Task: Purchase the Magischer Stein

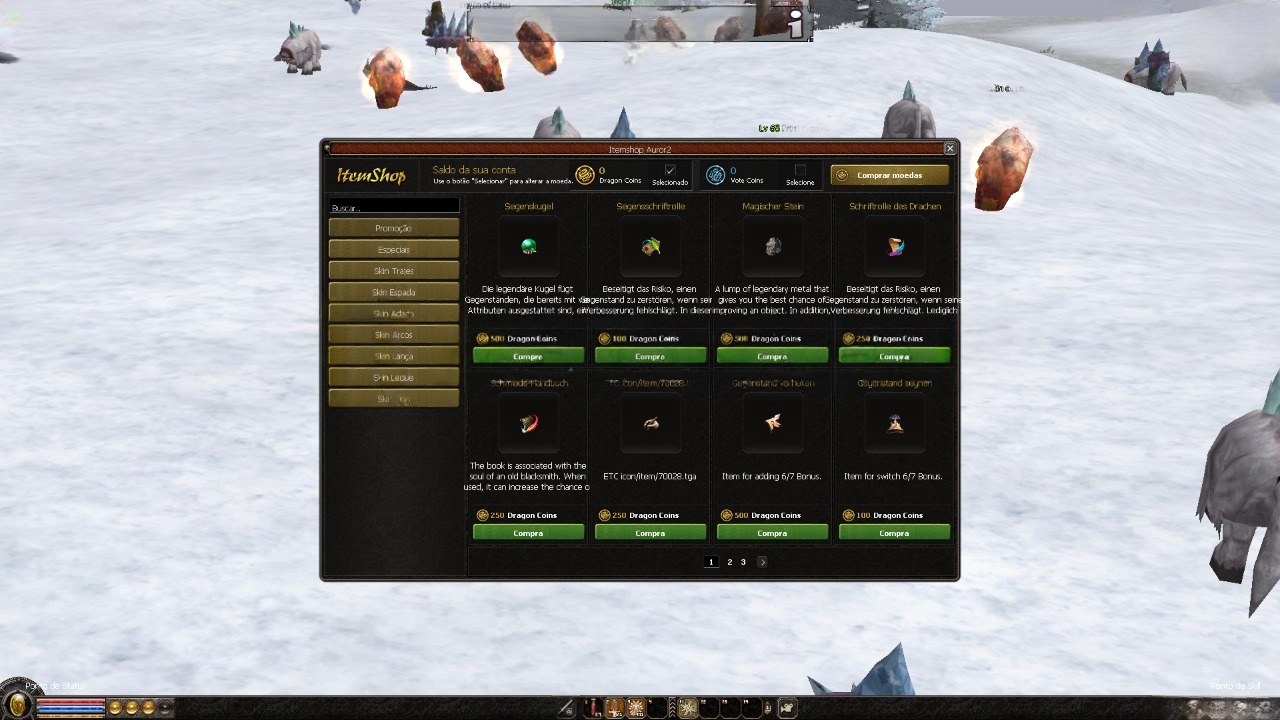Action: click(x=772, y=356)
